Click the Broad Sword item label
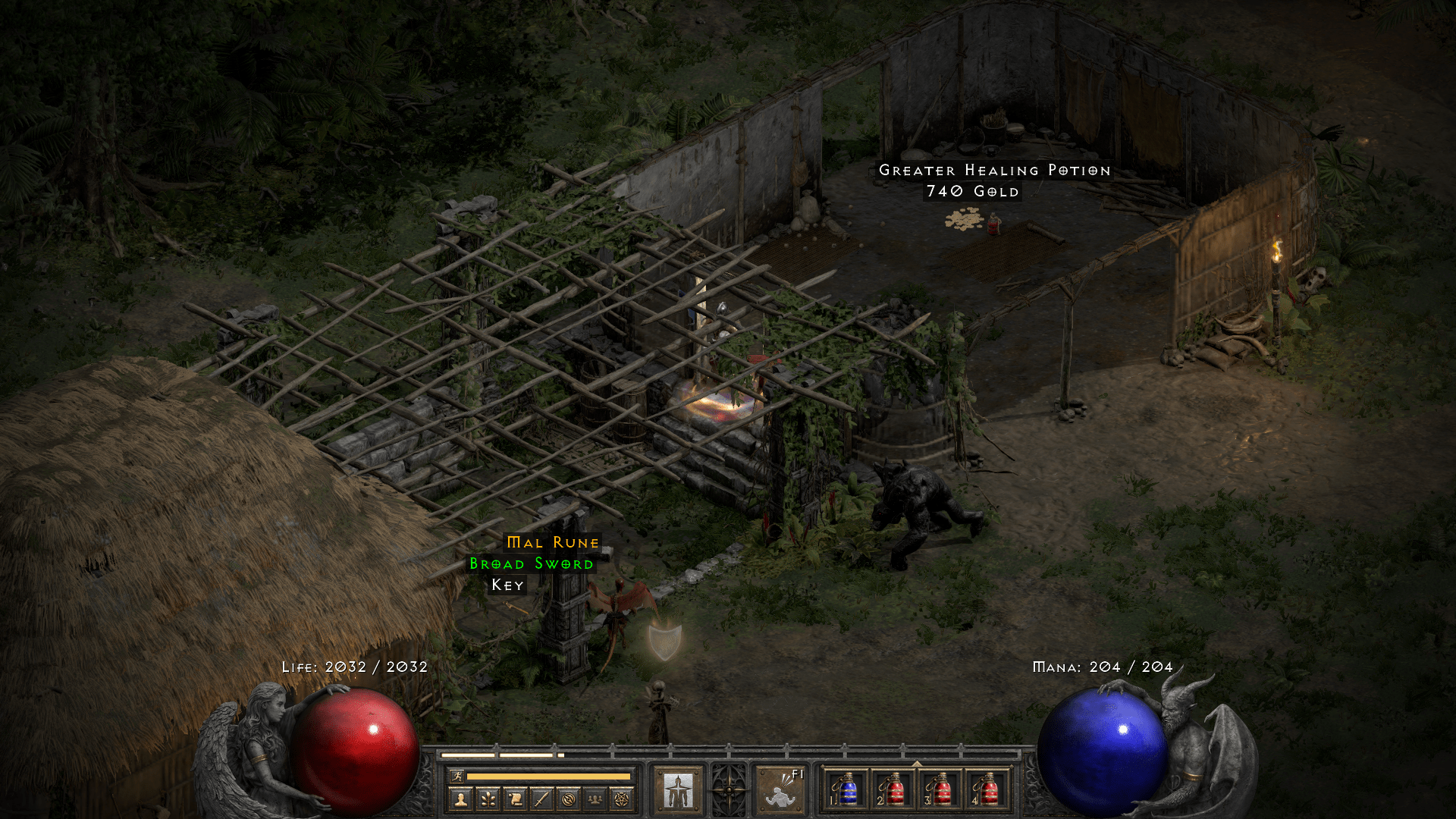 pos(532,564)
